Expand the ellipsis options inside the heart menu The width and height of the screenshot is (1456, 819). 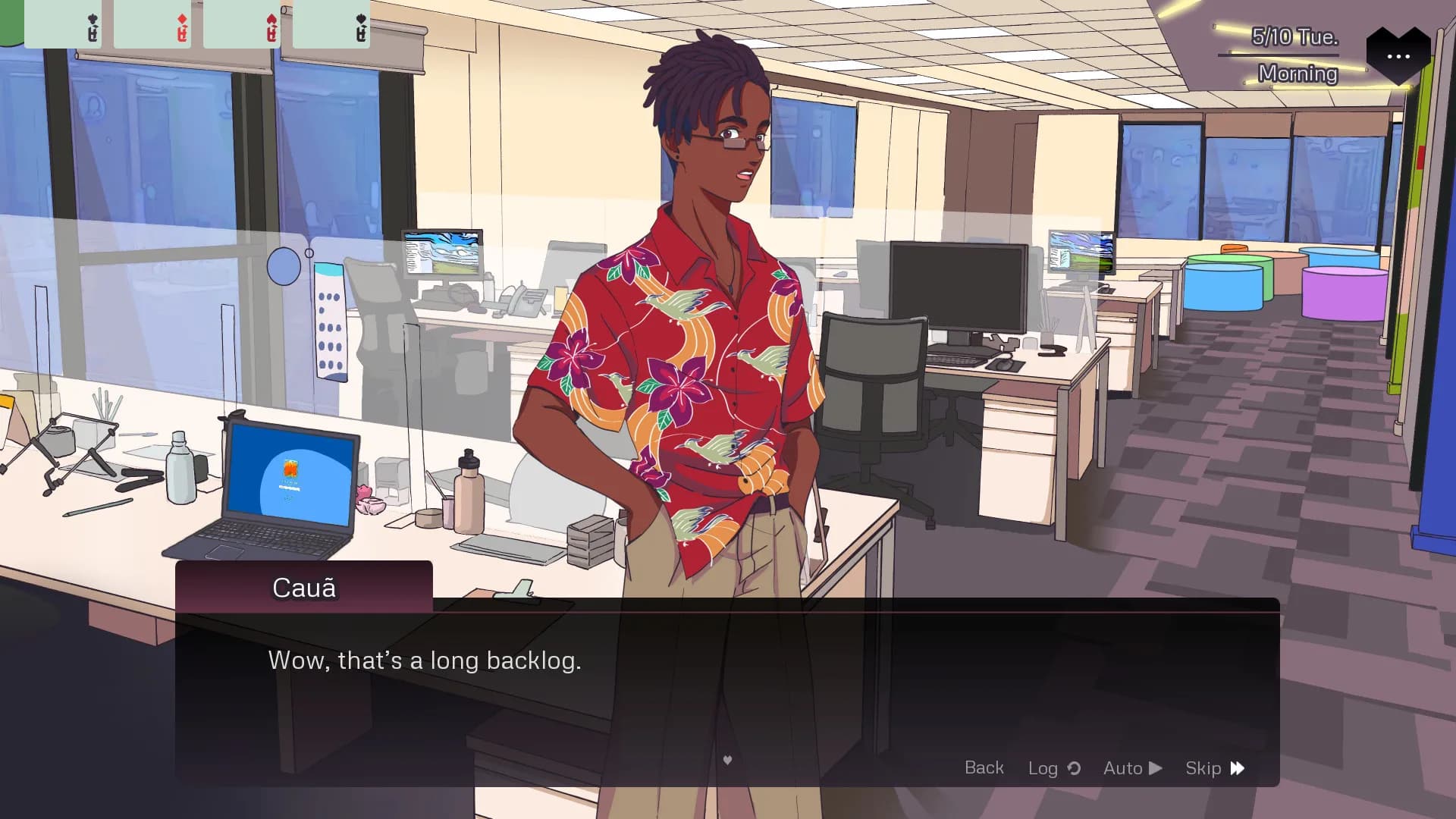coord(1398,55)
